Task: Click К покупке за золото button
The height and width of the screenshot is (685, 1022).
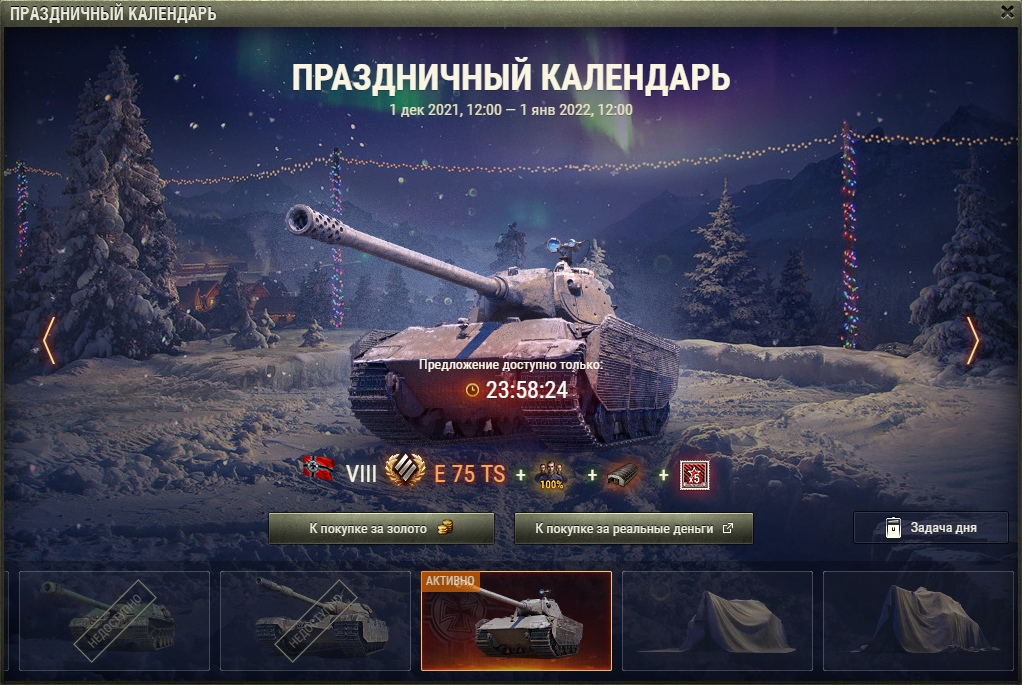Action: (x=381, y=529)
